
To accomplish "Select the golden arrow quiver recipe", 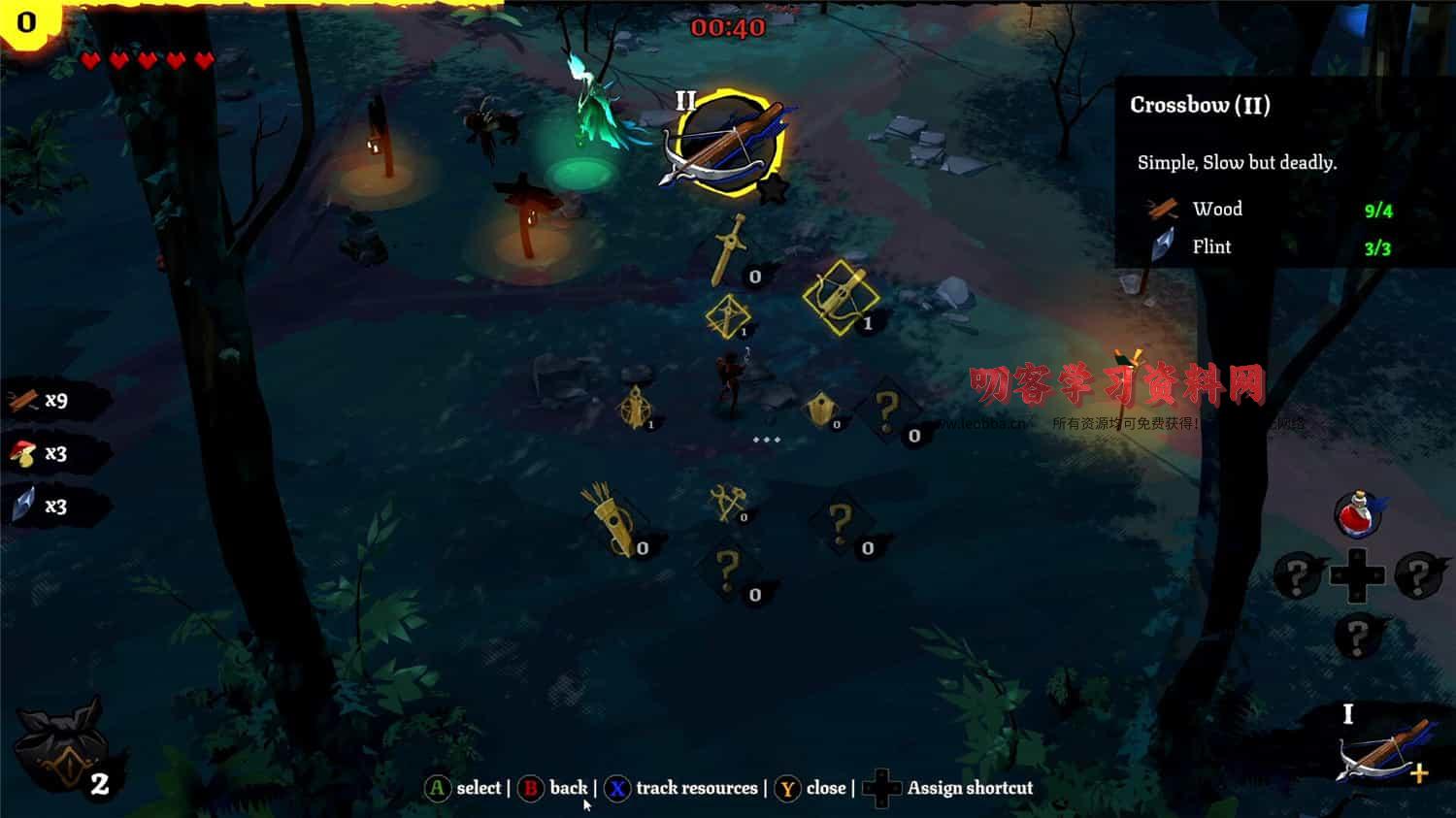I will coord(613,519).
